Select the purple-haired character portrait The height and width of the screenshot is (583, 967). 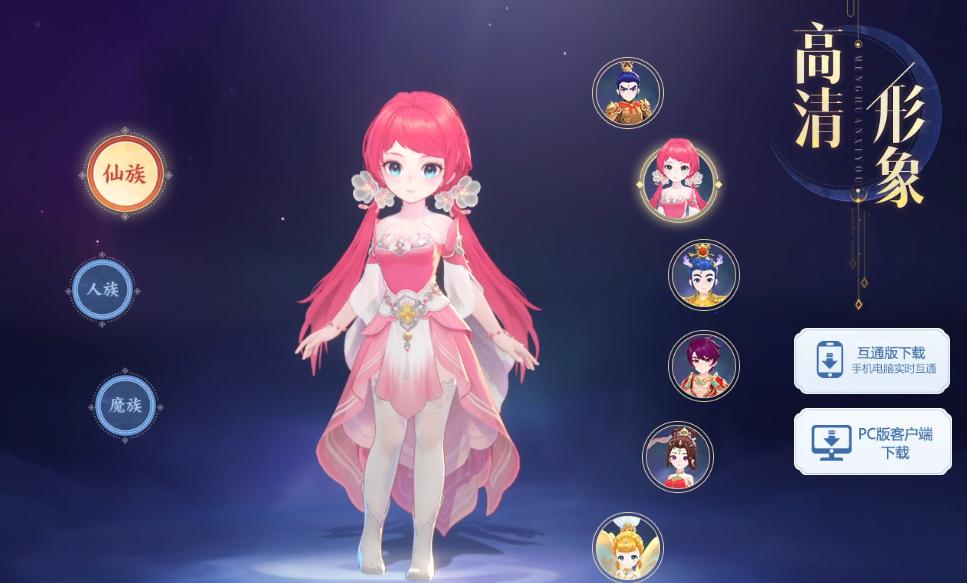(x=704, y=365)
